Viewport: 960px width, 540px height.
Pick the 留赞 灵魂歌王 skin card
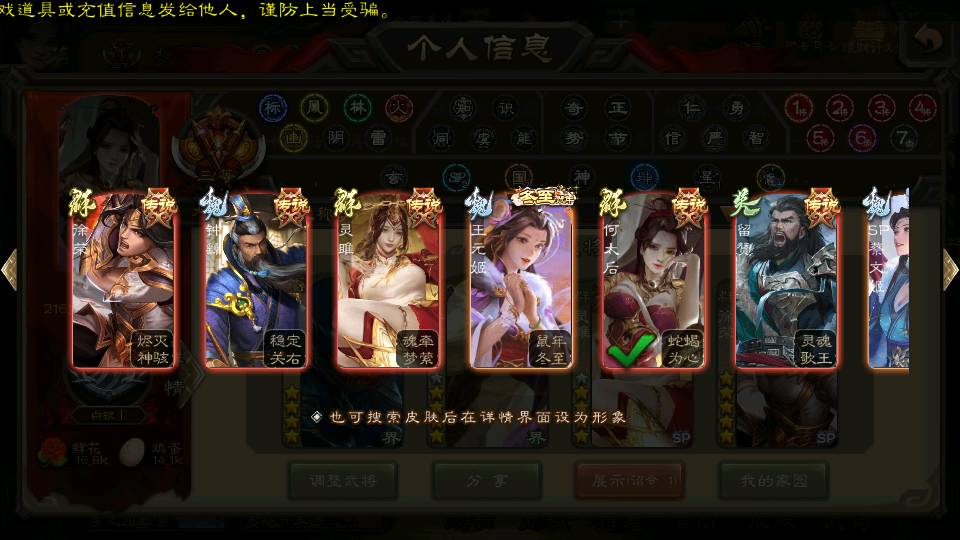[x=786, y=280]
